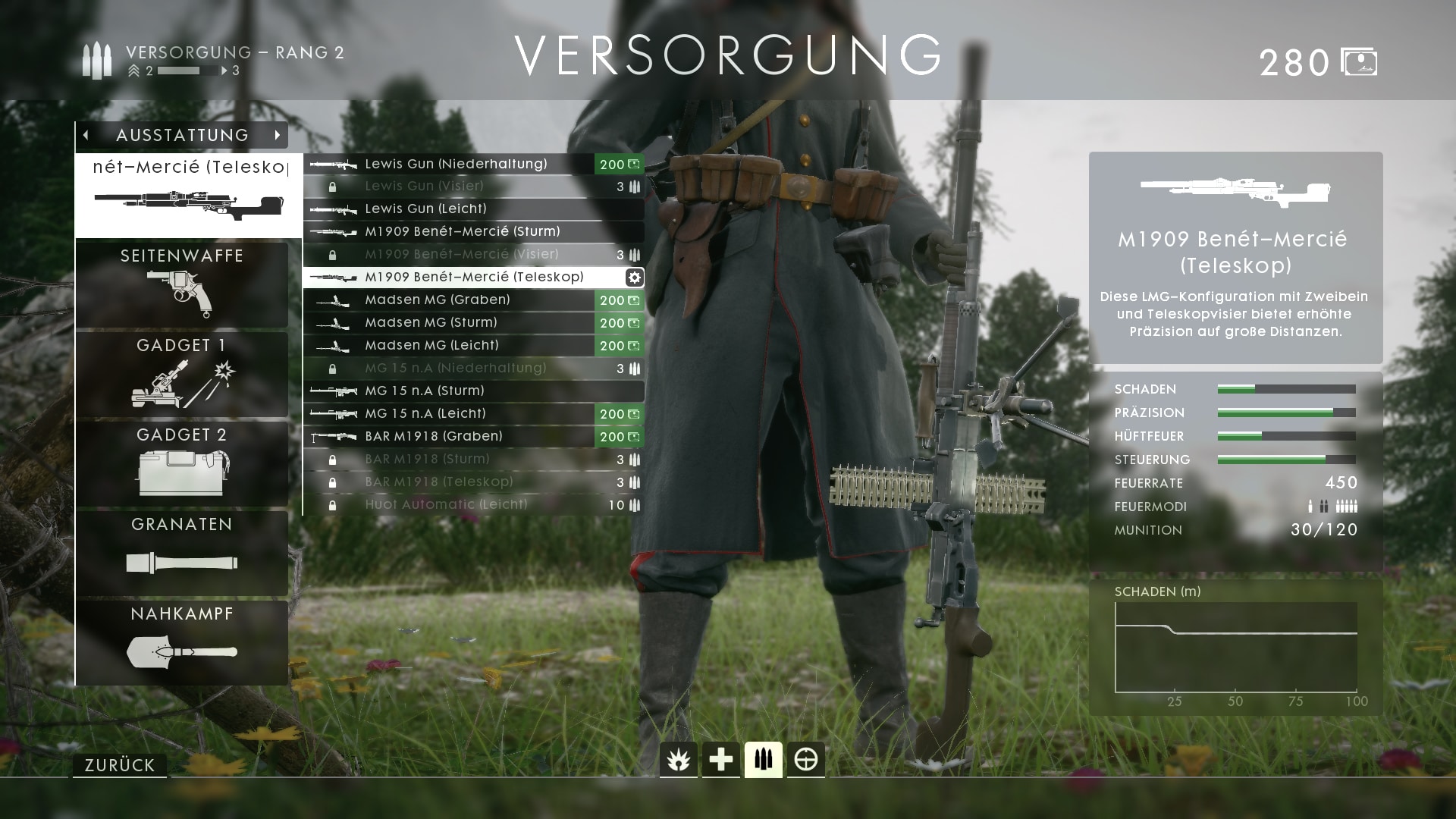Image resolution: width=1456 pixels, height=819 pixels.
Task: Select the MG 15 n.A (Sturm) row
Action: (425, 391)
